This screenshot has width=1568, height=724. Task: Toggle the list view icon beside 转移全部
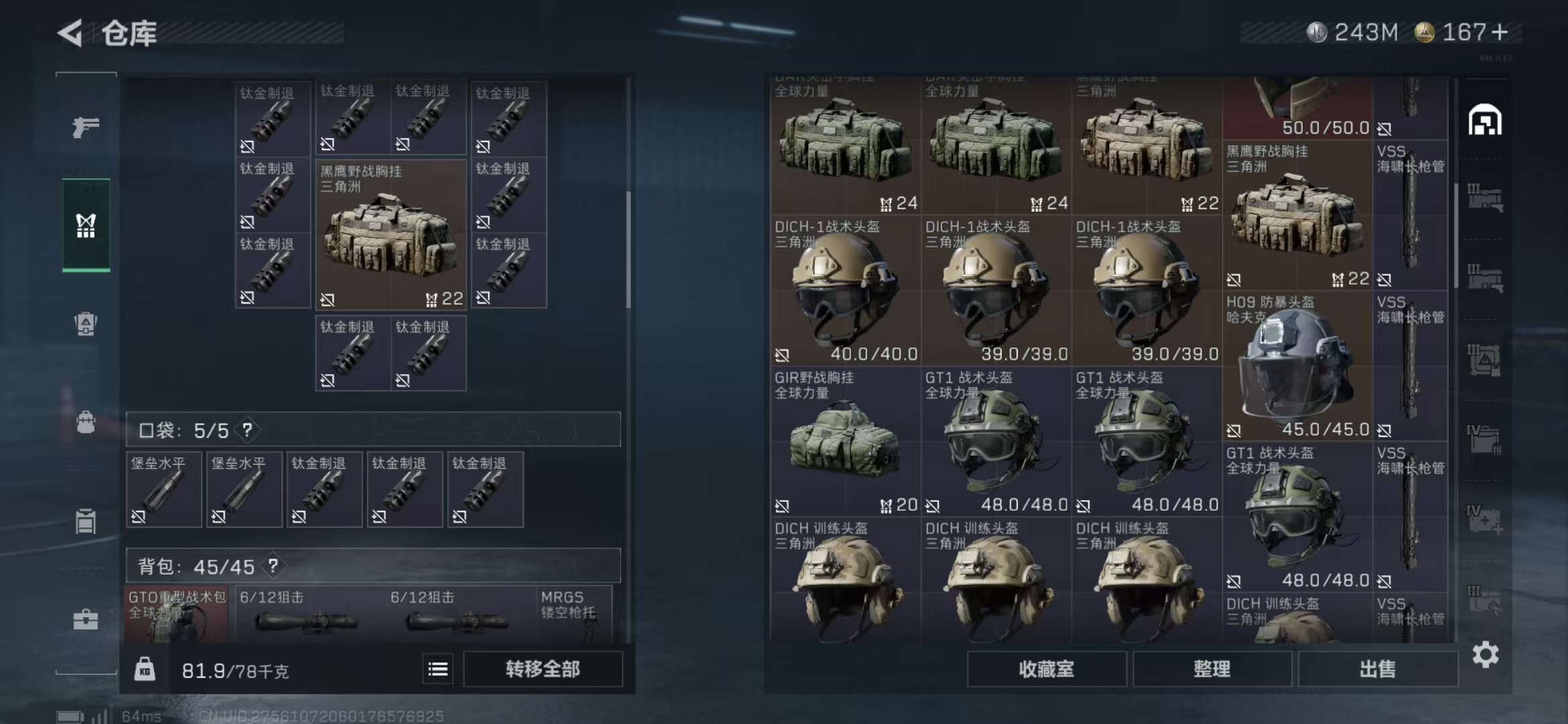(438, 669)
